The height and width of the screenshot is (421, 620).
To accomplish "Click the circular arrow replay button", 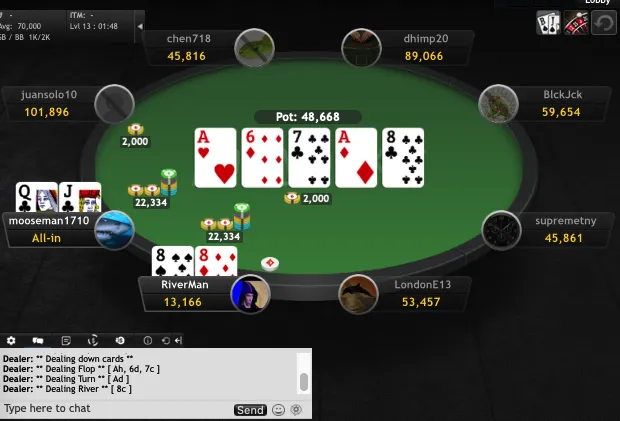I will coord(603,22).
